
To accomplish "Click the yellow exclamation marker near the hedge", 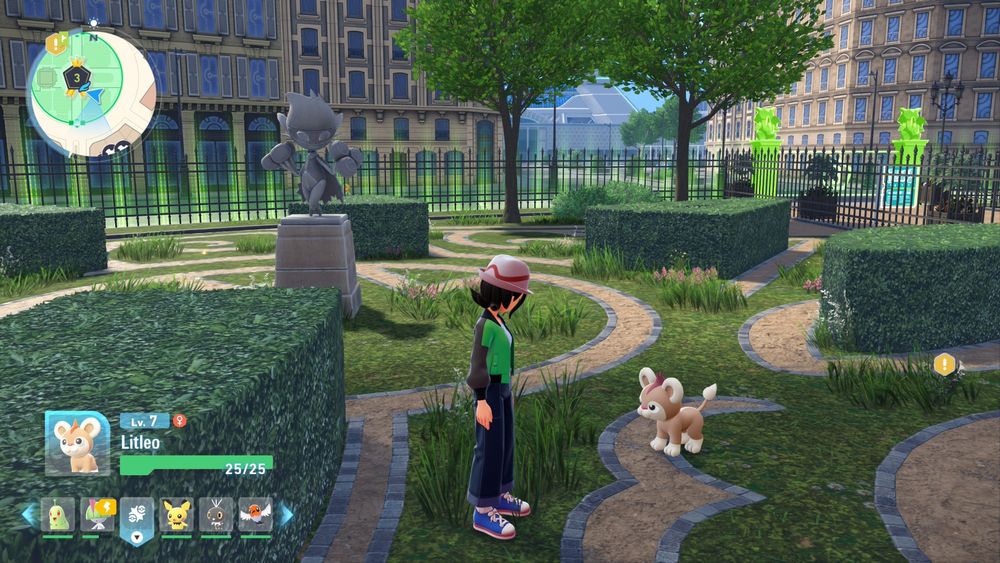I will [944, 365].
